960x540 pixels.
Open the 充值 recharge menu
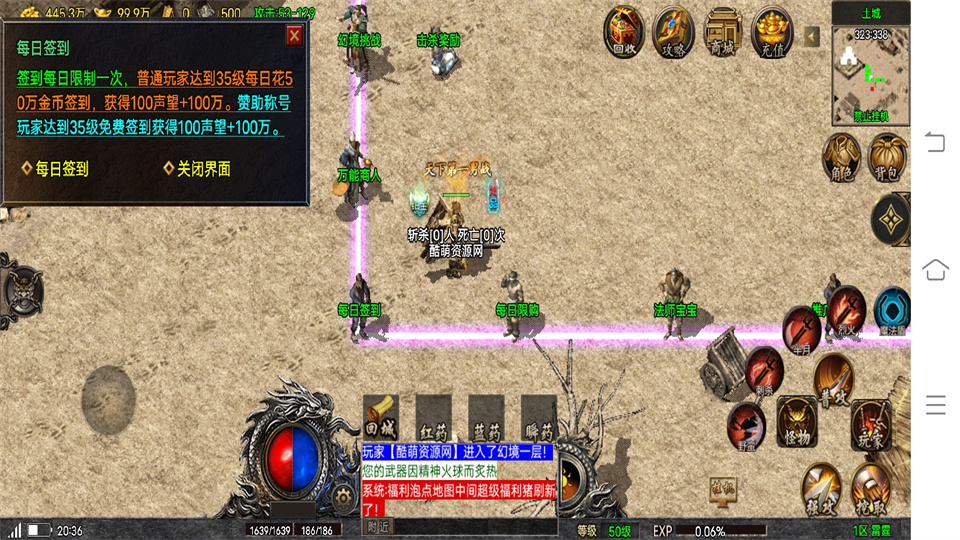pyautogui.click(x=772, y=31)
